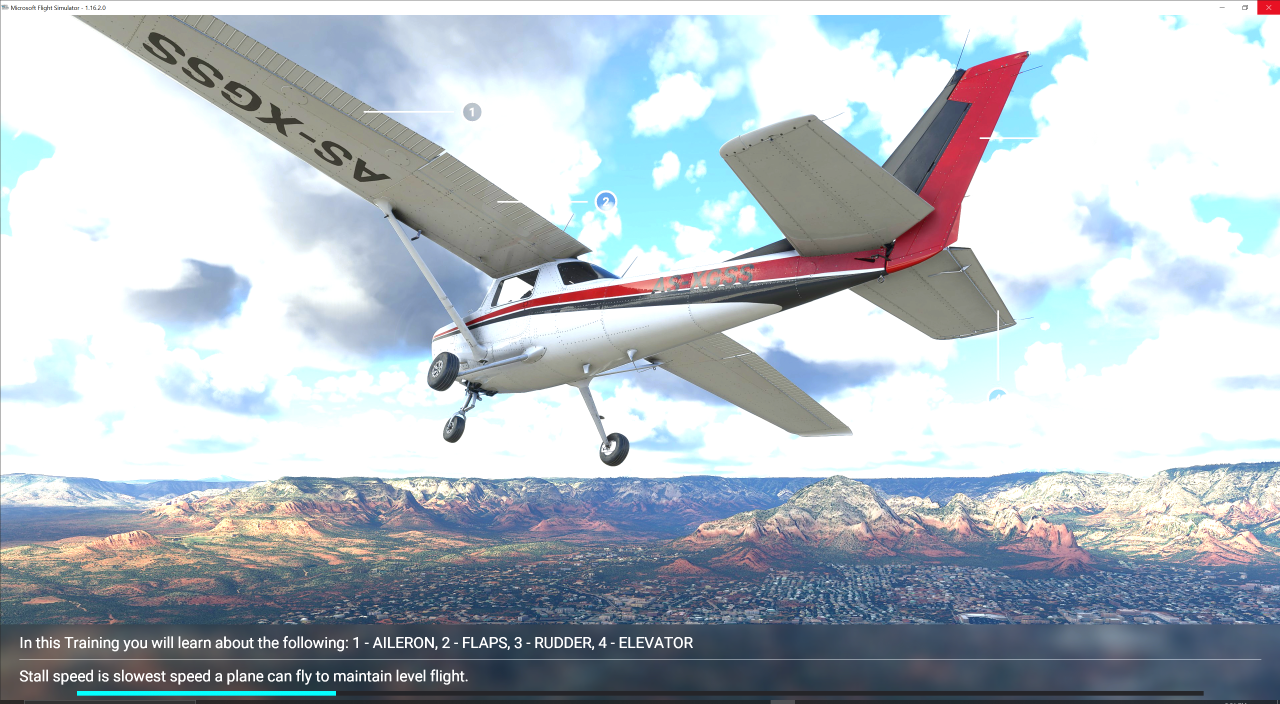Select the number 2 flaps marker
The image size is (1280, 704).
tap(605, 202)
